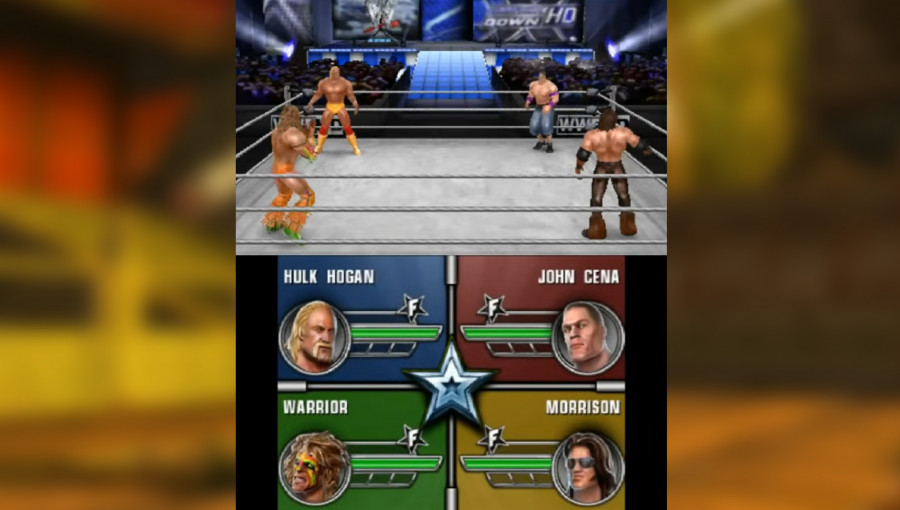Use Warrior's finisher star icon
The height and width of the screenshot is (510, 900).
[x=412, y=438]
